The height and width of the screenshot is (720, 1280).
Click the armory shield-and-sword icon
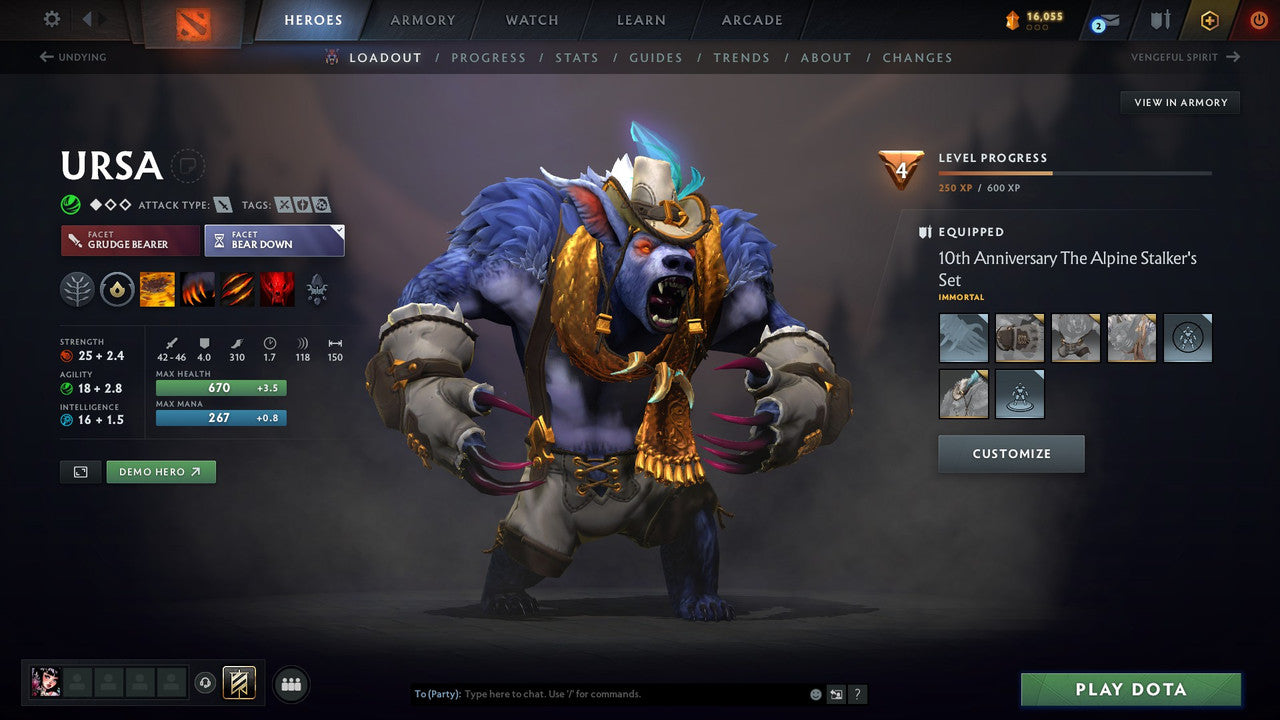pyautogui.click(x=1160, y=20)
